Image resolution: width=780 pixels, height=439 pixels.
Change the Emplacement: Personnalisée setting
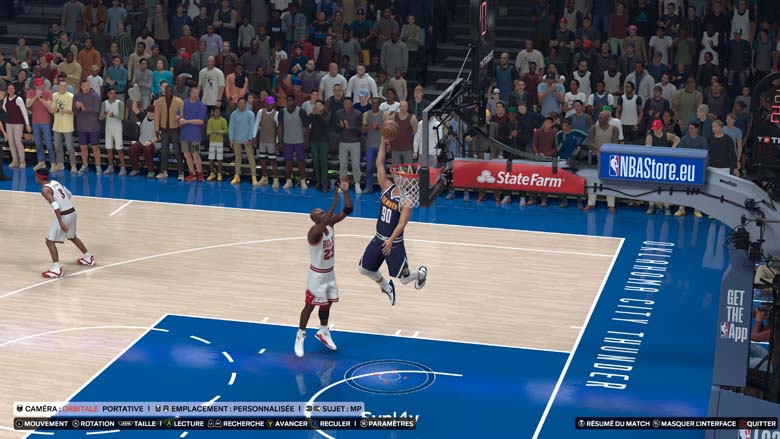point(235,409)
